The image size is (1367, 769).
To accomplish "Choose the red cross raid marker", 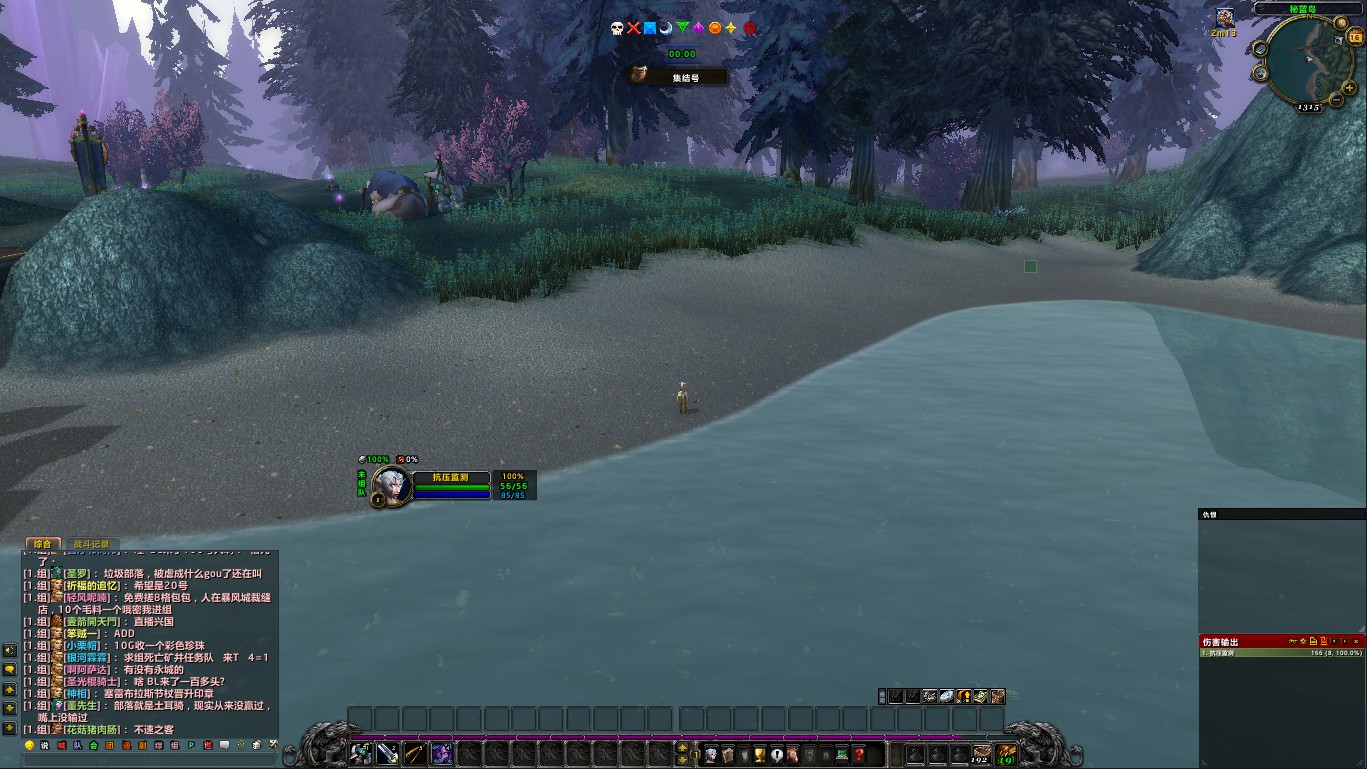I will [x=633, y=28].
